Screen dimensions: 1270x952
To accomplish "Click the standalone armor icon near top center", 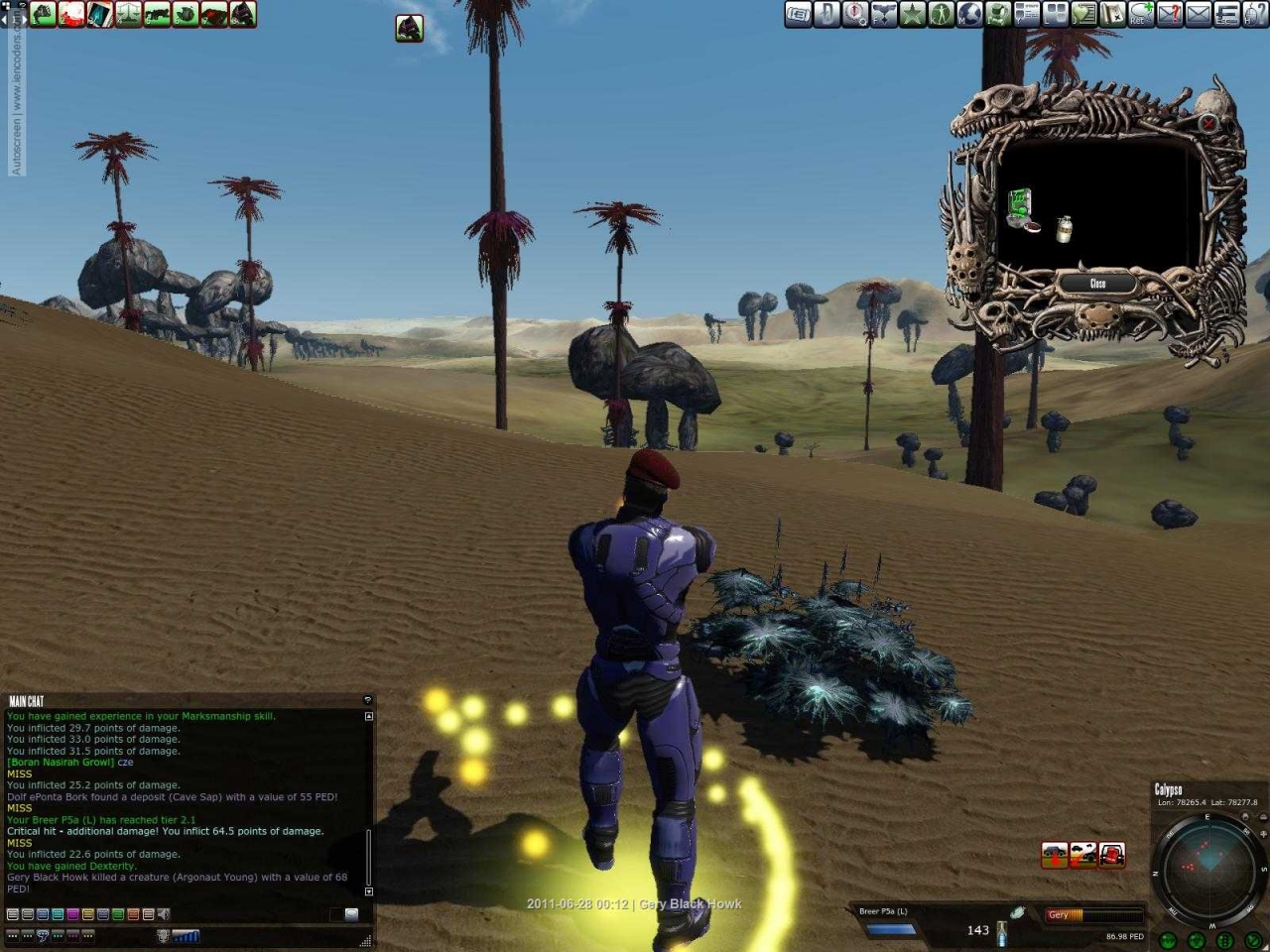I will click(x=409, y=28).
